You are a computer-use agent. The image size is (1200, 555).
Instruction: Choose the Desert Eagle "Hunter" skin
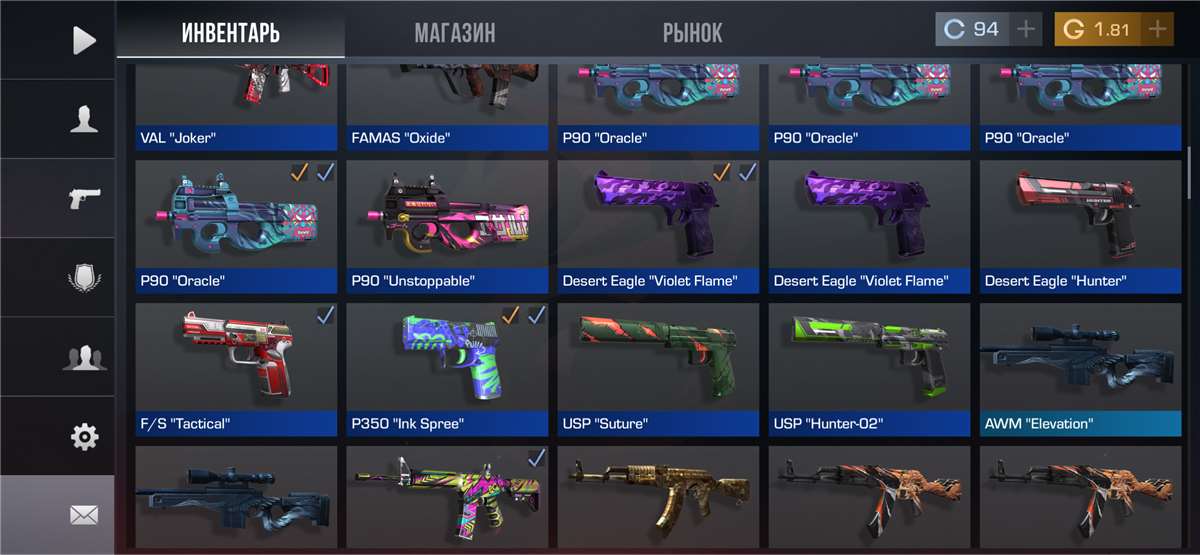point(1075,225)
